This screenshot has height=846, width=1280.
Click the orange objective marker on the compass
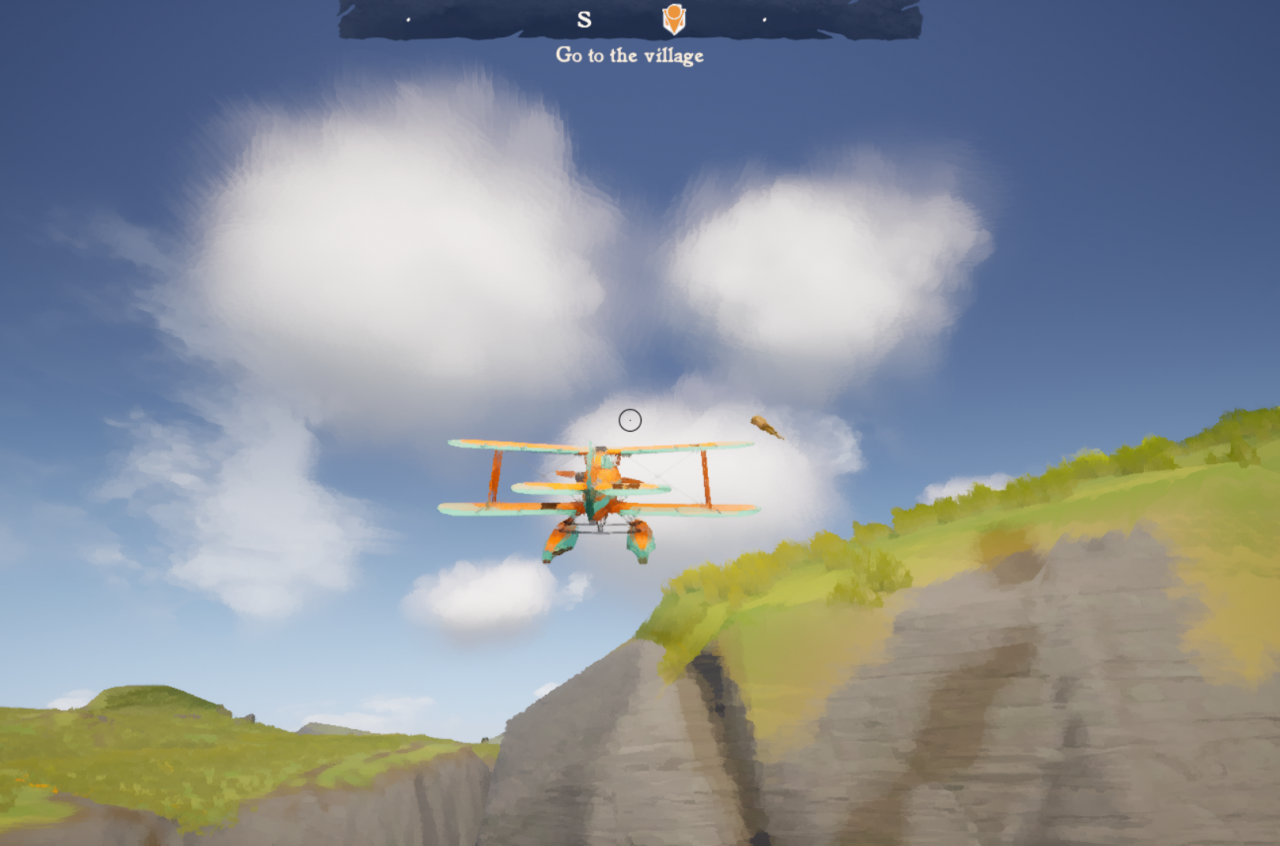click(674, 18)
